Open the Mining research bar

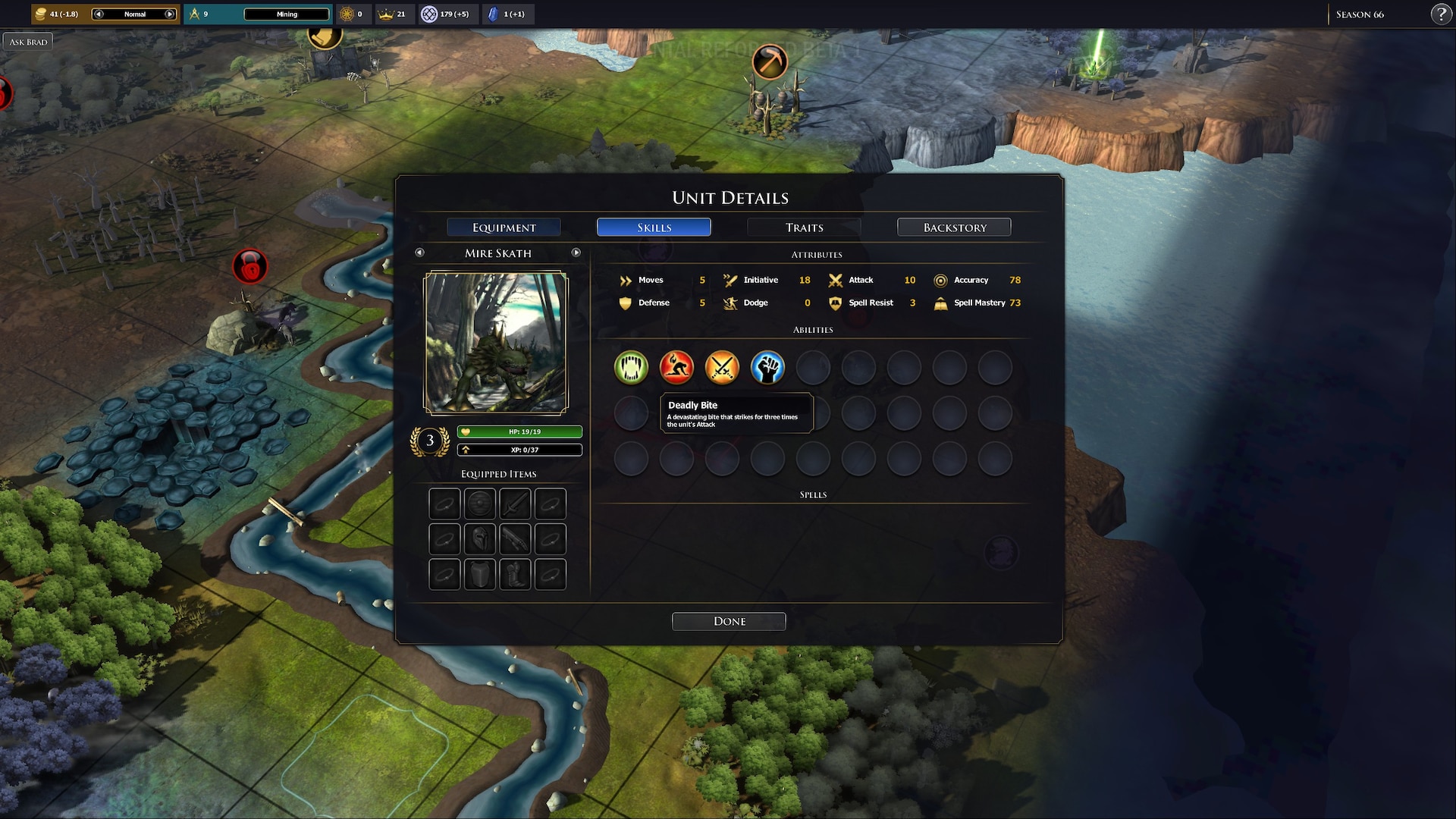[287, 14]
